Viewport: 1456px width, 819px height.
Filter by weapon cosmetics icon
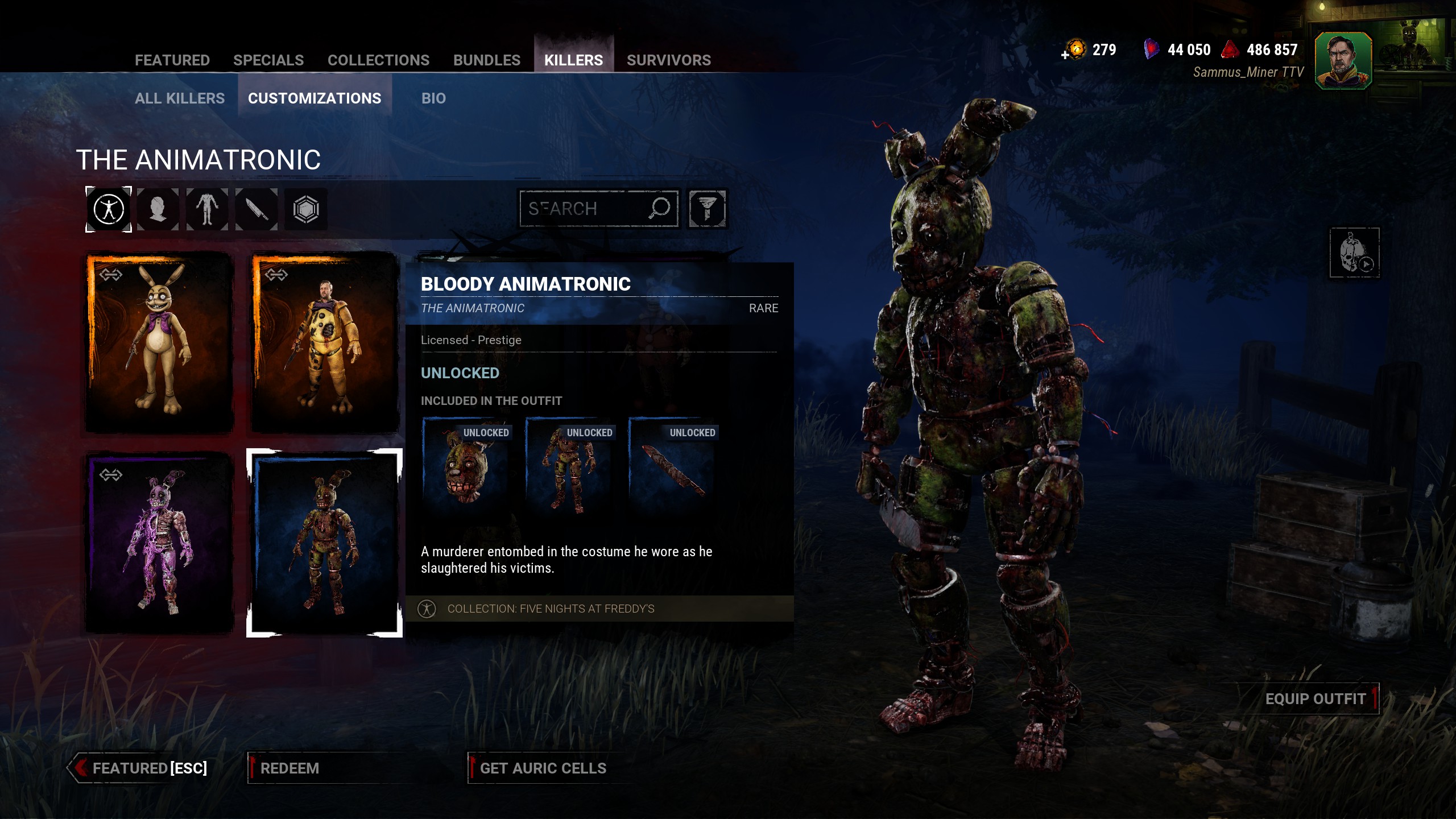click(x=257, y=209)
